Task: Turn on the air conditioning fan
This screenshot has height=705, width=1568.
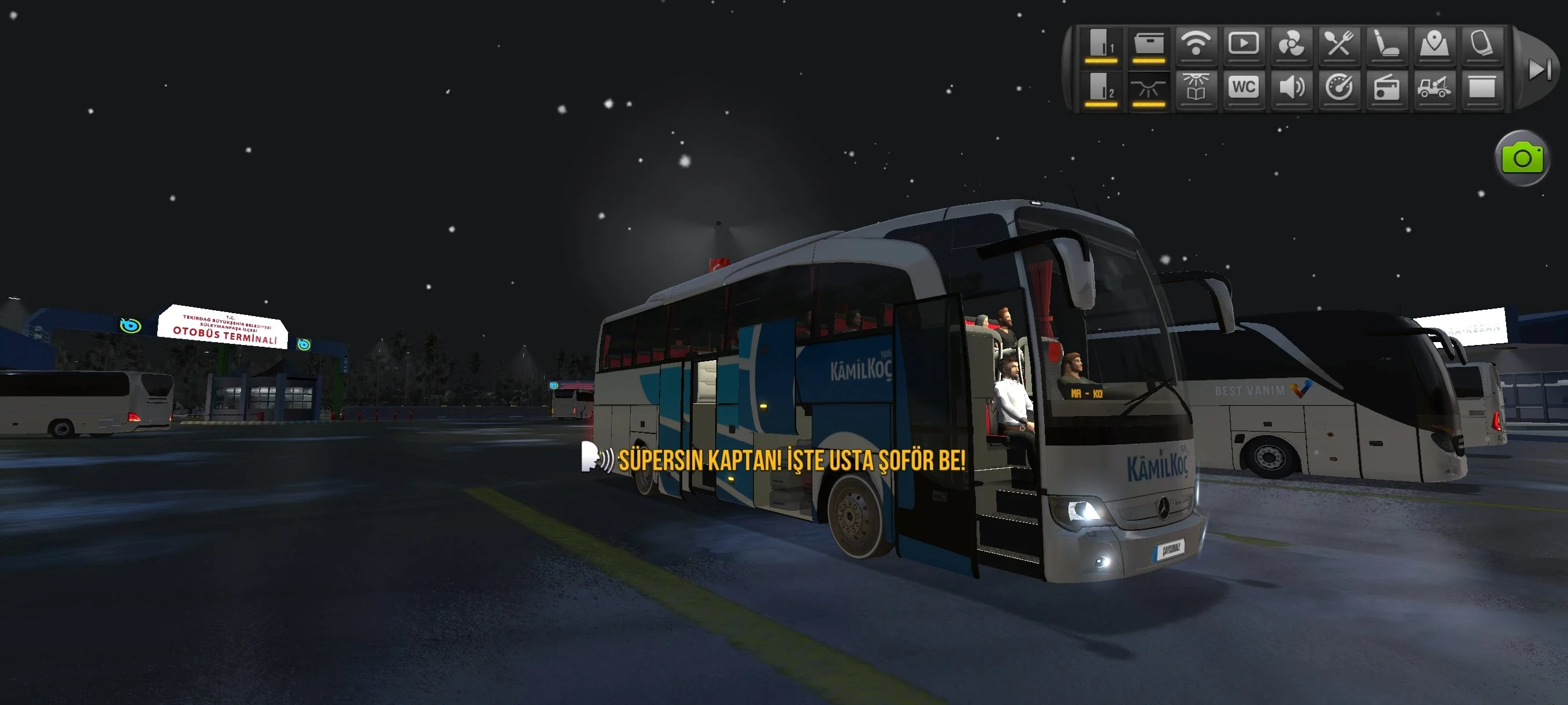Action: 1290,45
